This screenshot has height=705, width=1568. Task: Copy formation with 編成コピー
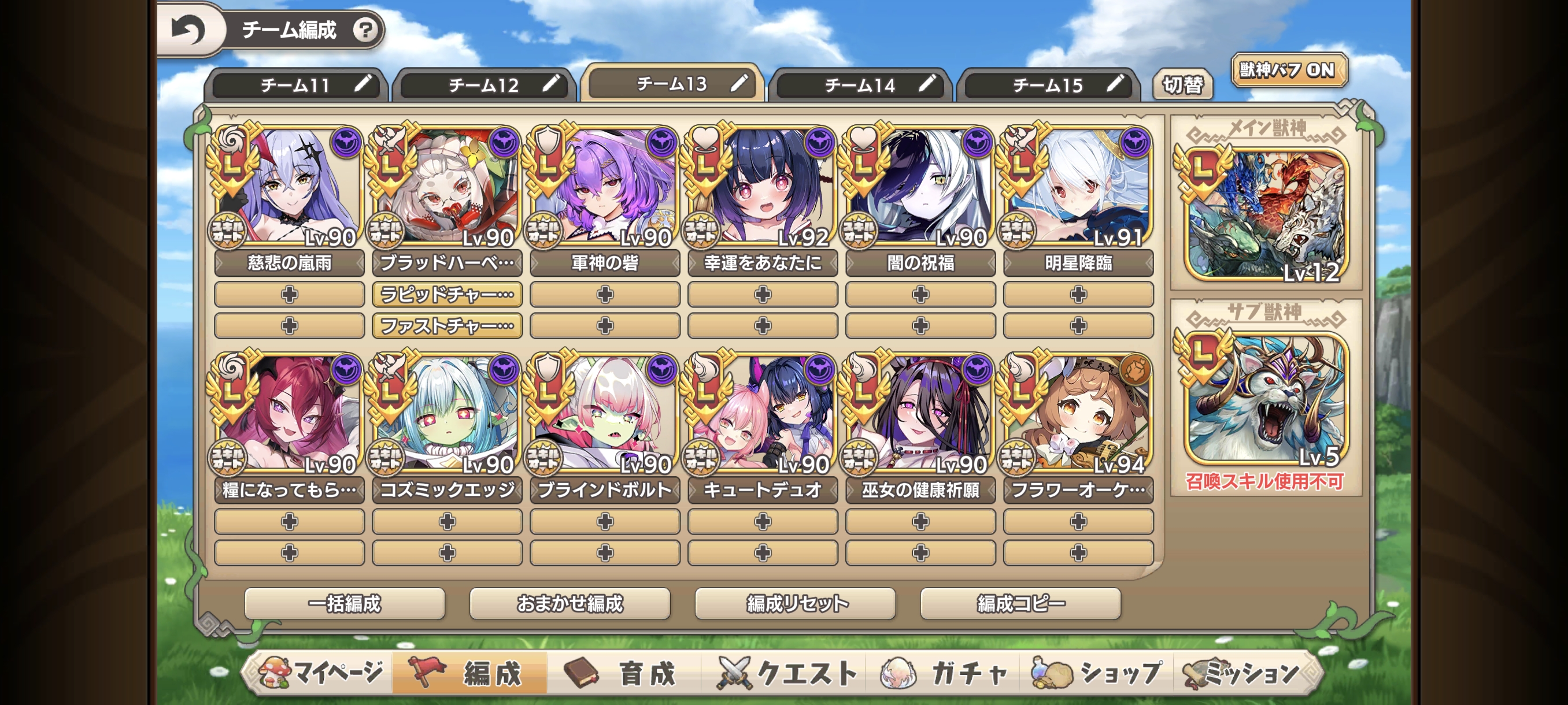click(x=1020, y=603)
